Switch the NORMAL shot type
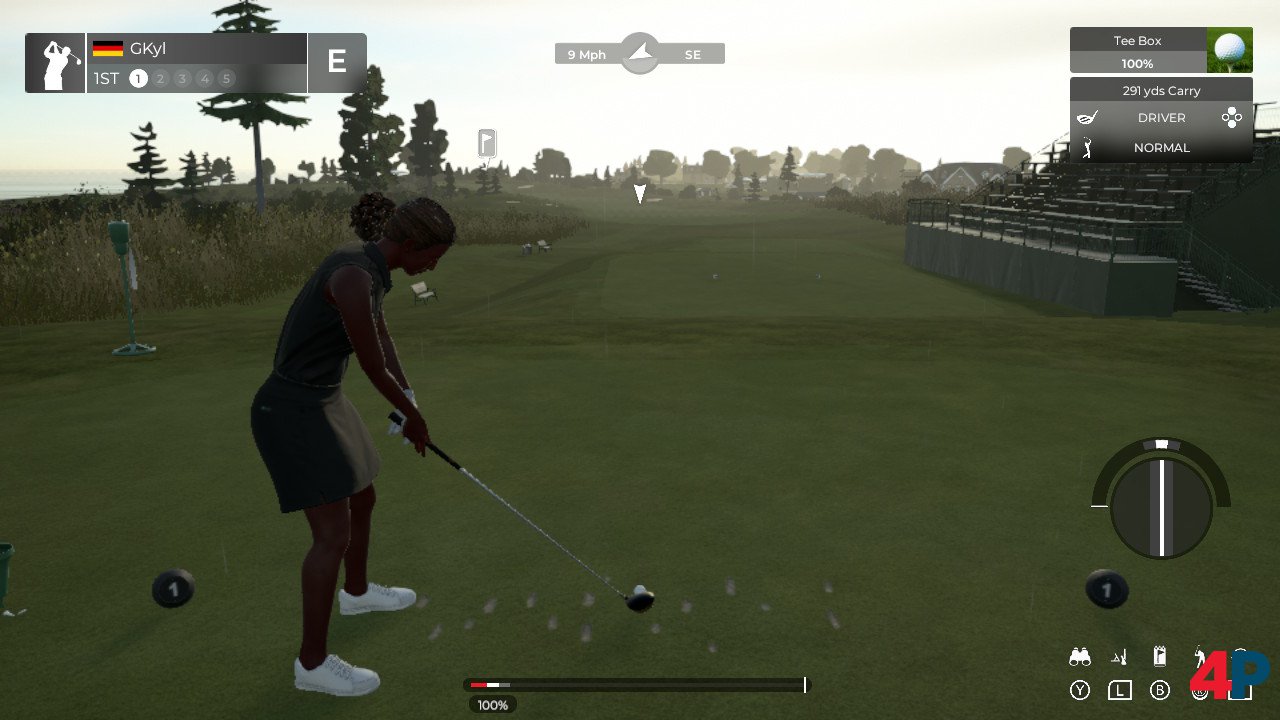This screenshot has height=720, width=1280. click(1161, 148)
